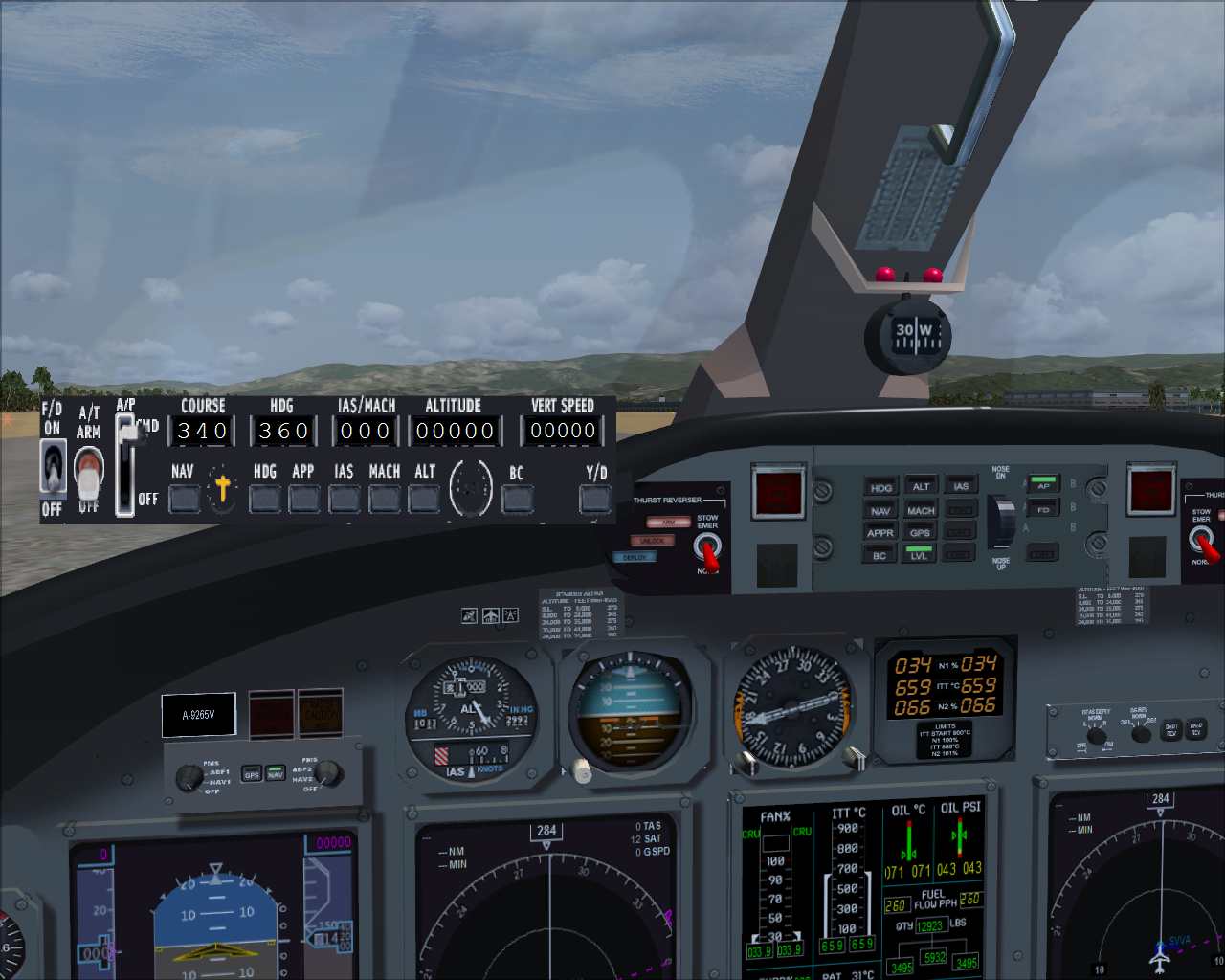Click the airplane symbol icon on the panel
The height and width of the screenshot is (980, 1225).
tap(492, 617)
